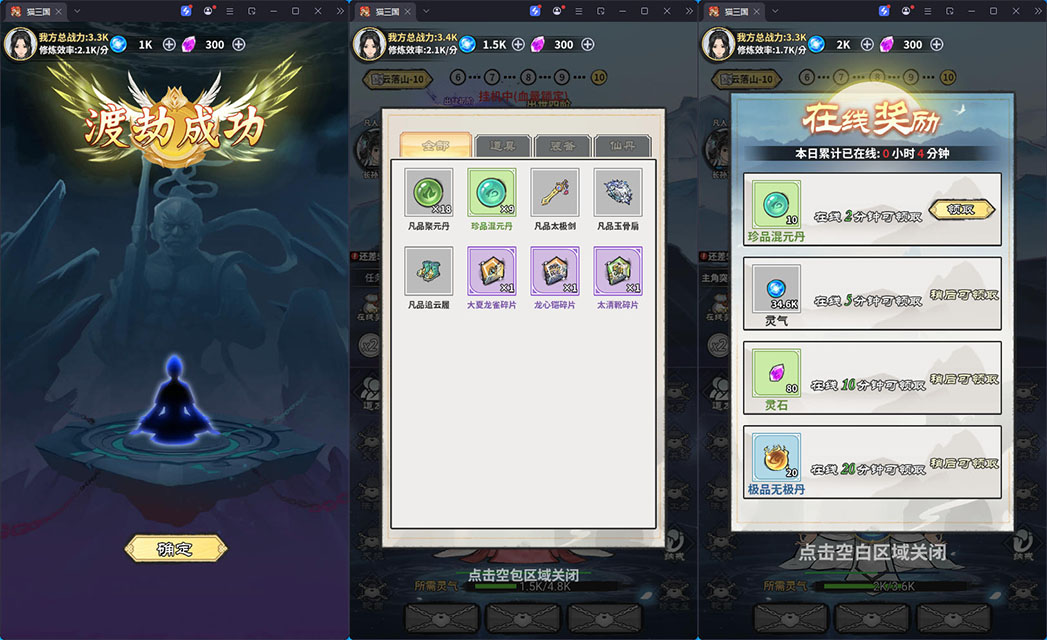
Task: Inspect the 灵气 34.6K reward icon
Action: [776, 288]
